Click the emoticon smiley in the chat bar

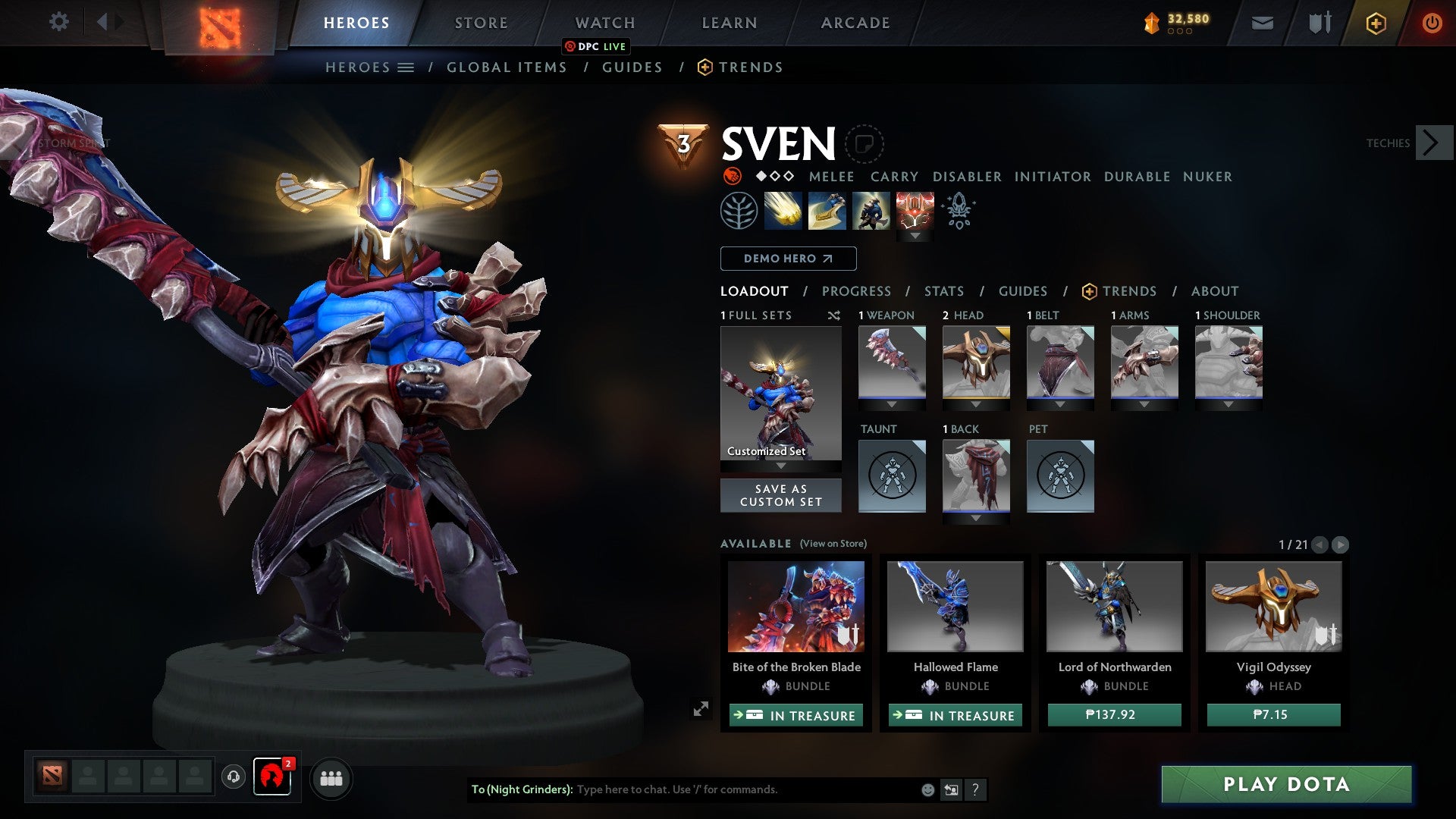click(927, 789)
